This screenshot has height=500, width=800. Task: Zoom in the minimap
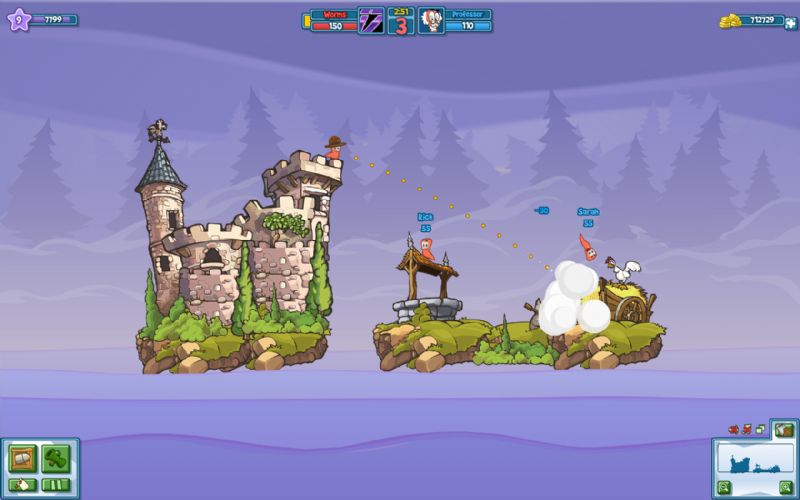[787, 487]
